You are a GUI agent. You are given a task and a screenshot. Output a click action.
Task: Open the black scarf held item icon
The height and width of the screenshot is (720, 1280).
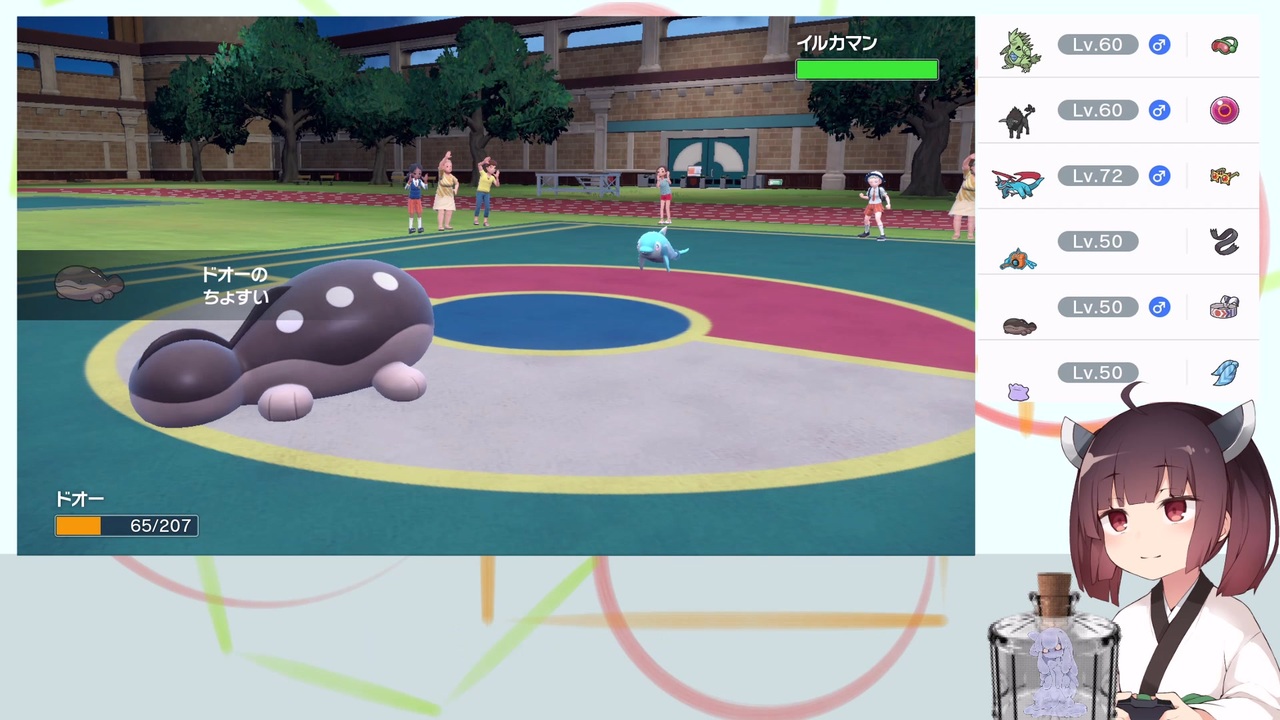coord(1224,241)
